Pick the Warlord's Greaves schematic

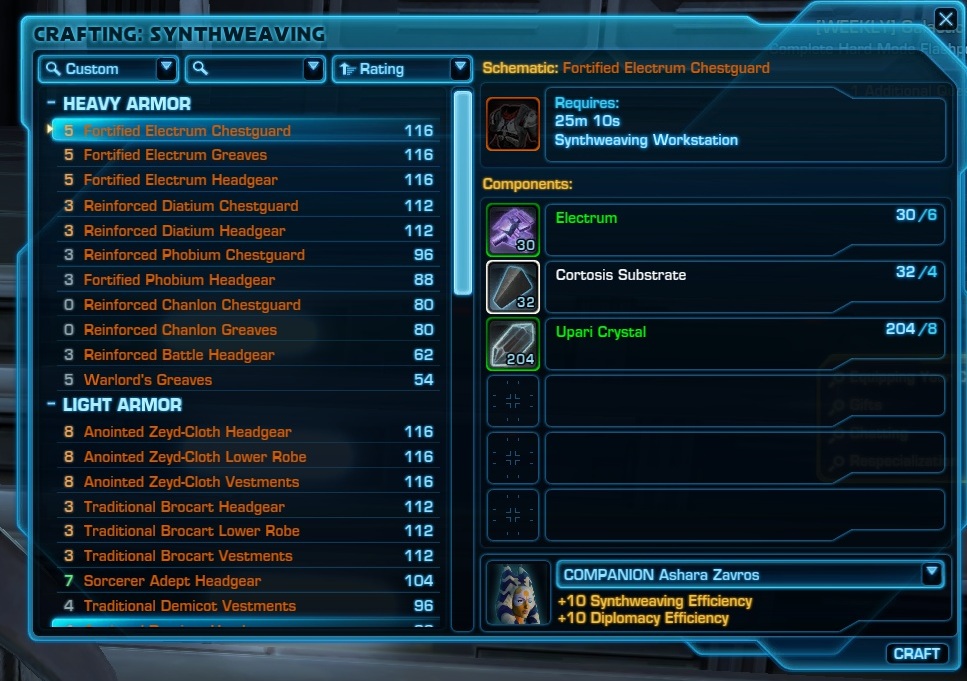click(x=147, y=380)
